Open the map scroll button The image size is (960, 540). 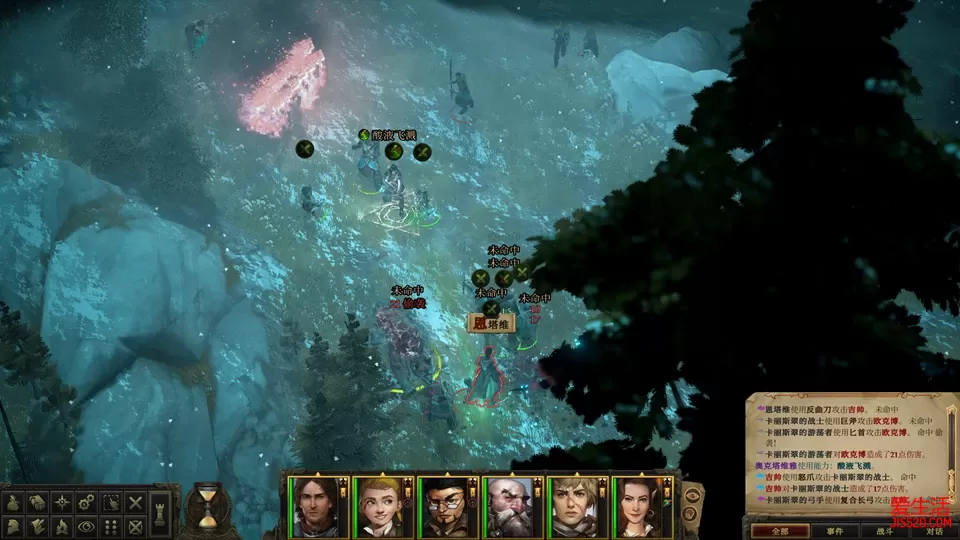click(39, 501)
